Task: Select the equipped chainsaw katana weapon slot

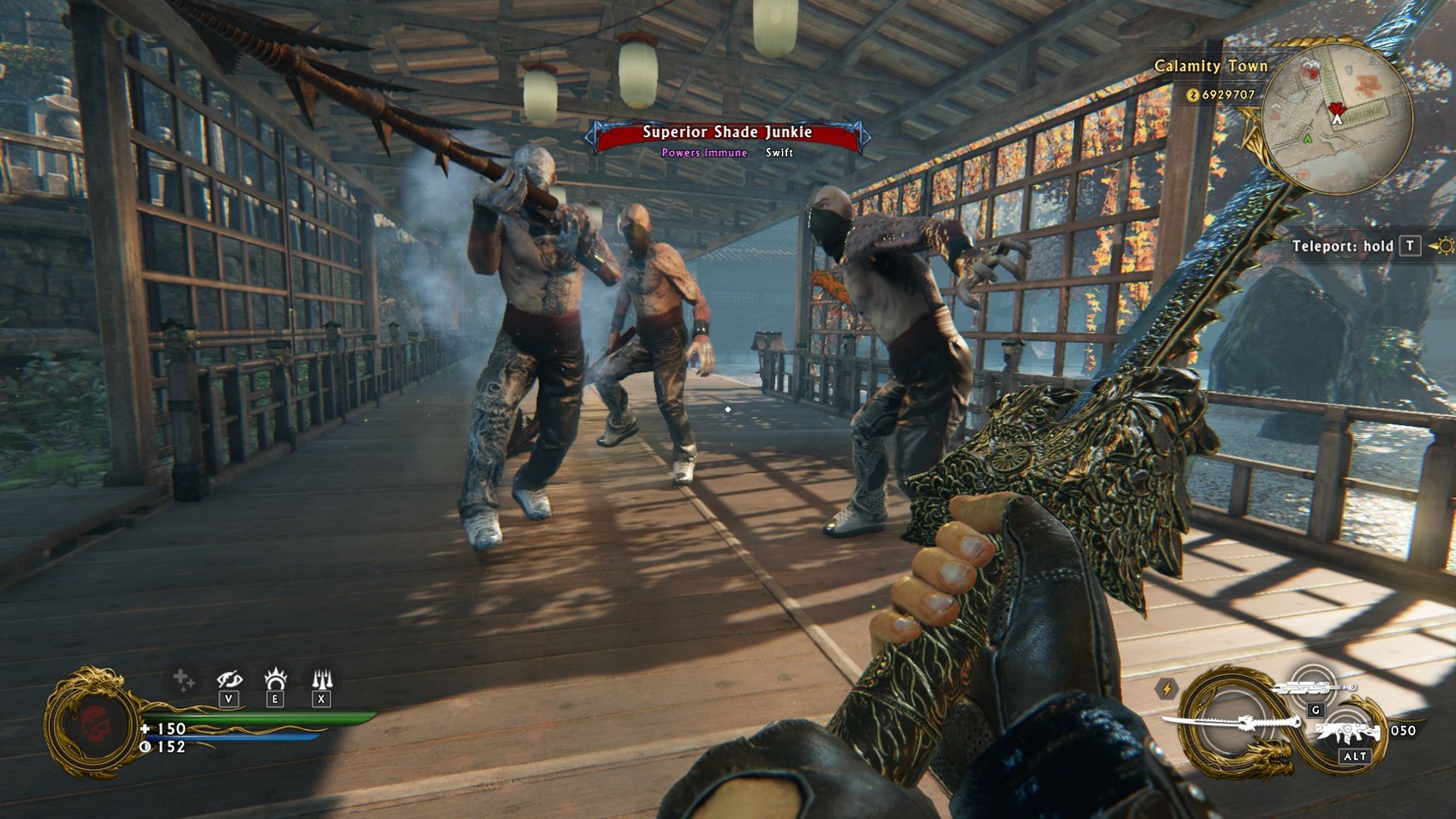Action: coord(1231,723)
